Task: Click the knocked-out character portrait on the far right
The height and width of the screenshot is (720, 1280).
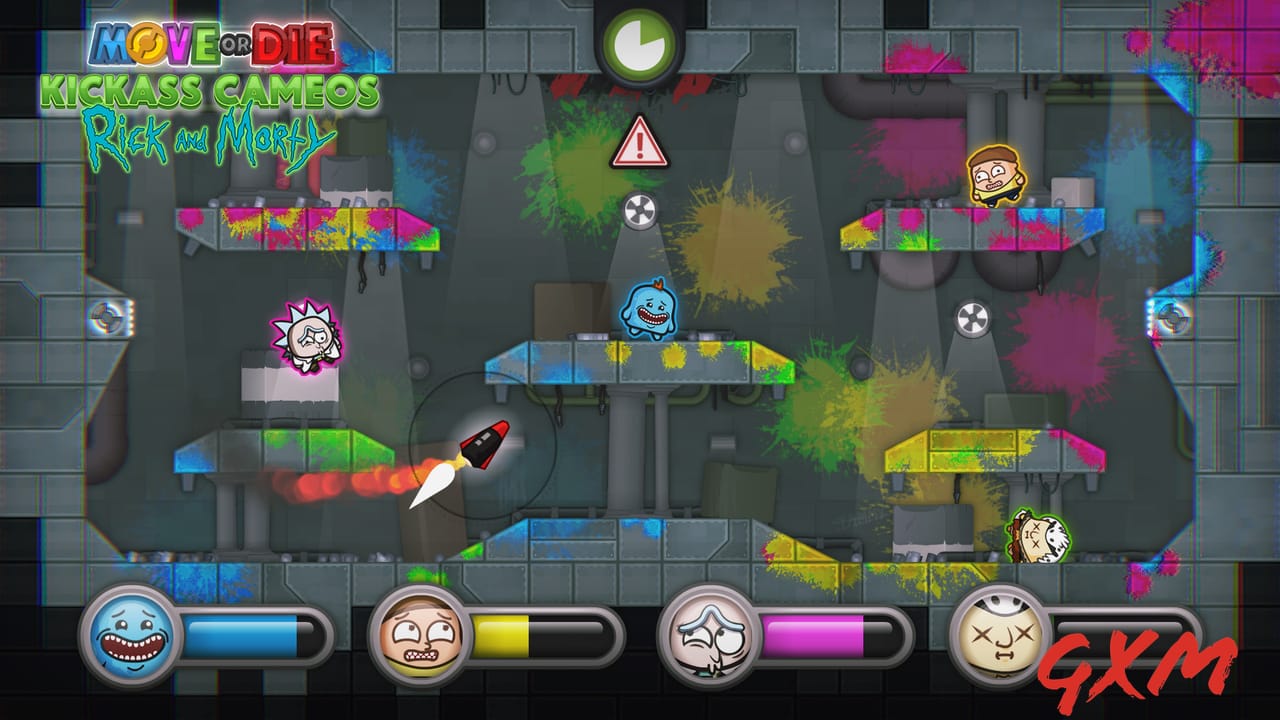Action: click(x=1000, y=634)
